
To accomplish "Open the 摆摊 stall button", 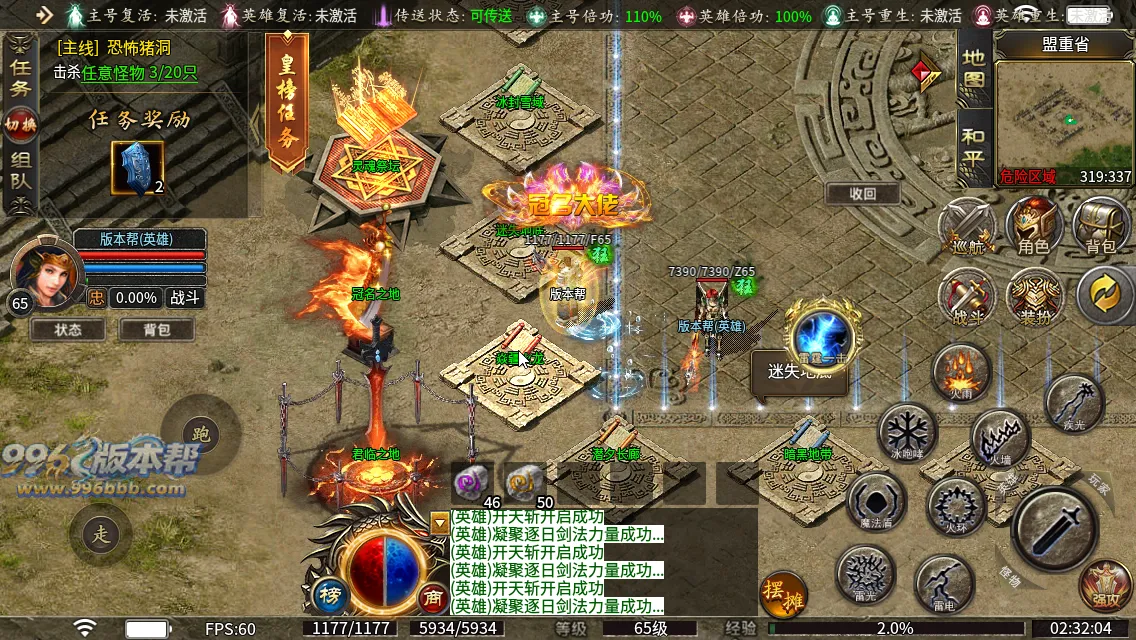I will (783, 594).
